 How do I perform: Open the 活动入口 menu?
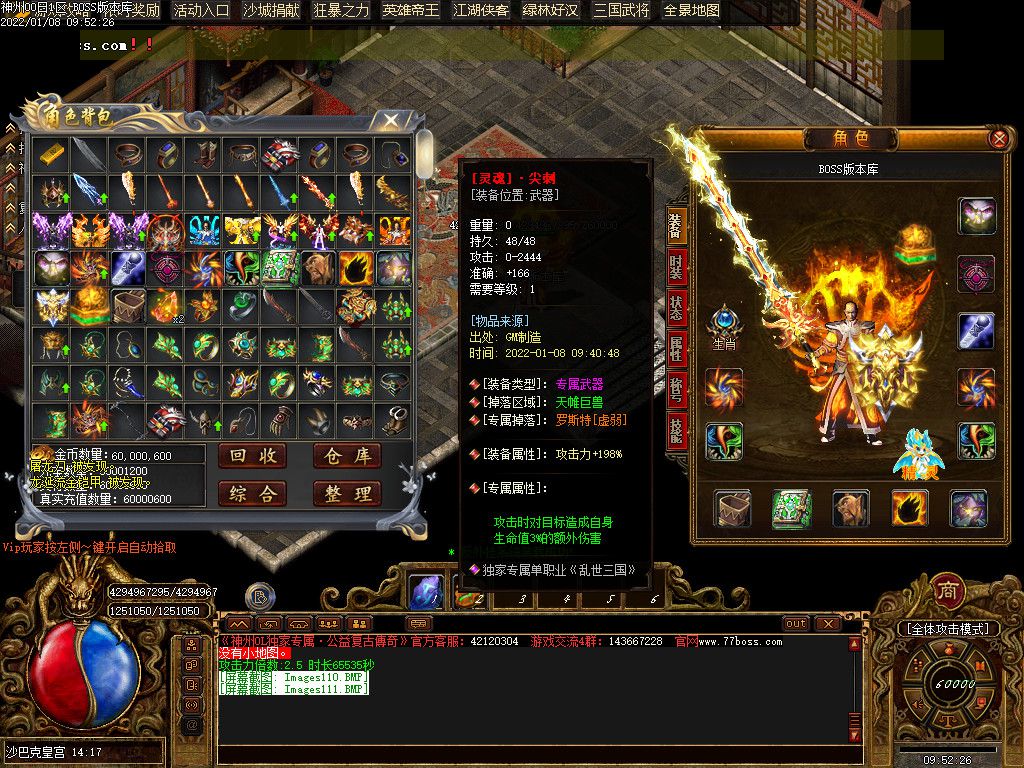pyautogui.click(x=201, y=11)
